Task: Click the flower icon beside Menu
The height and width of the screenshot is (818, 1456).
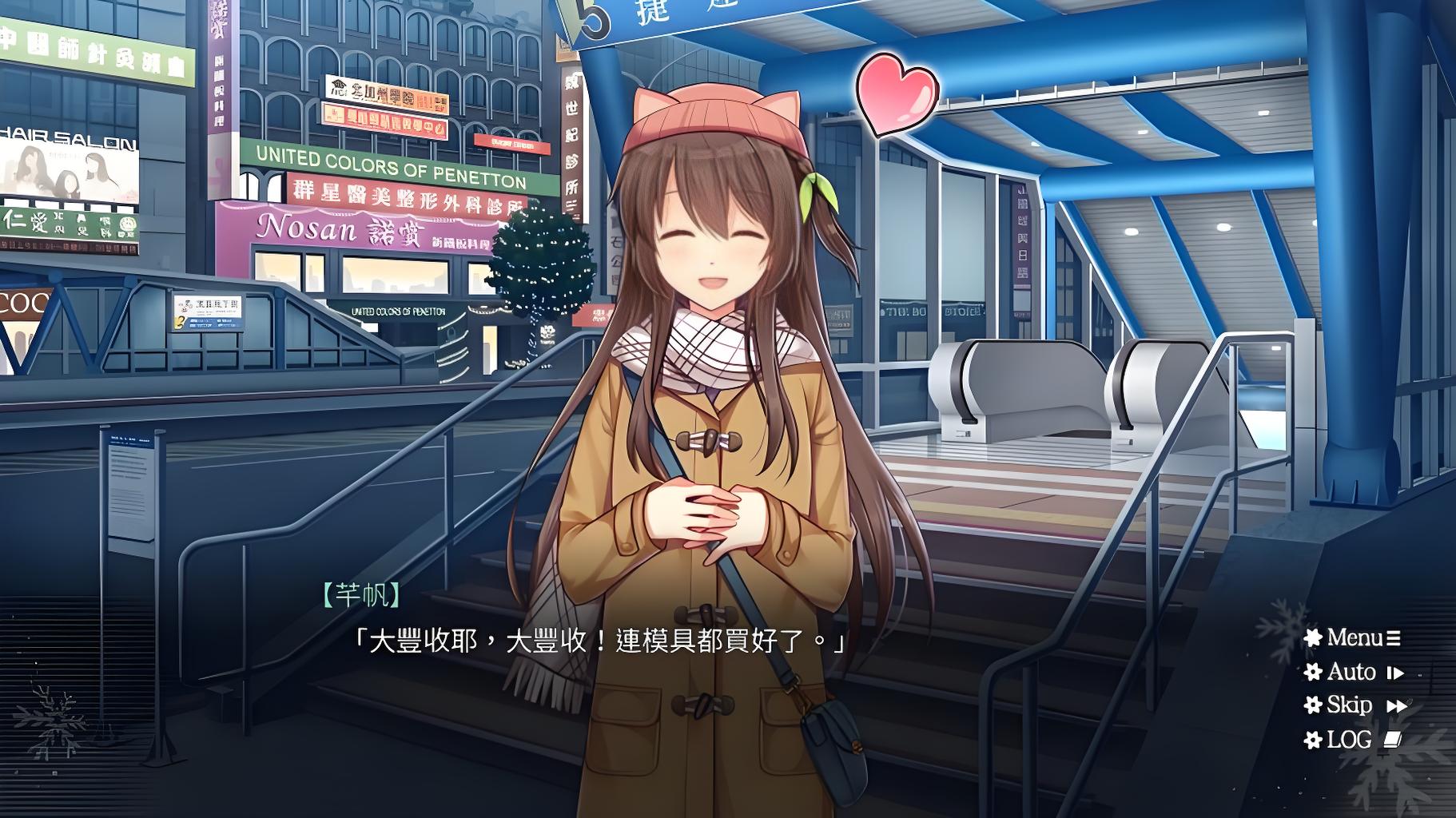Action: [1315, 639]
